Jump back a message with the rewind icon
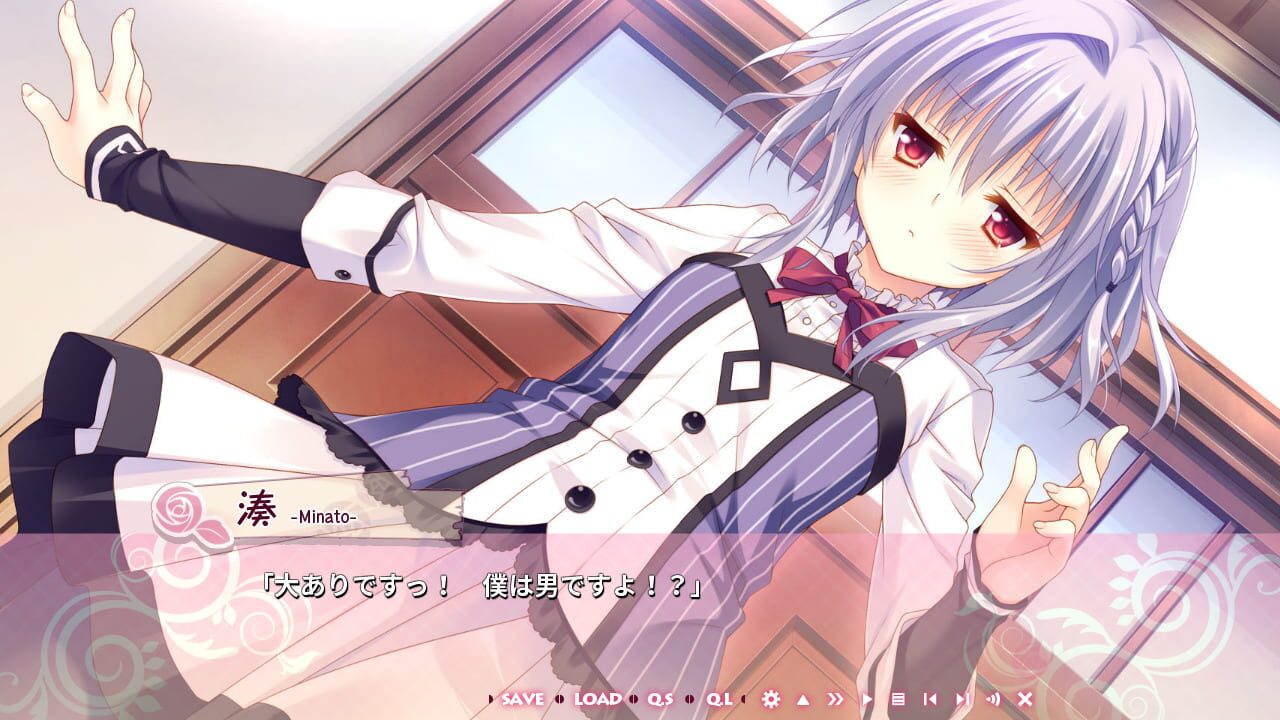 coord(931,700)
